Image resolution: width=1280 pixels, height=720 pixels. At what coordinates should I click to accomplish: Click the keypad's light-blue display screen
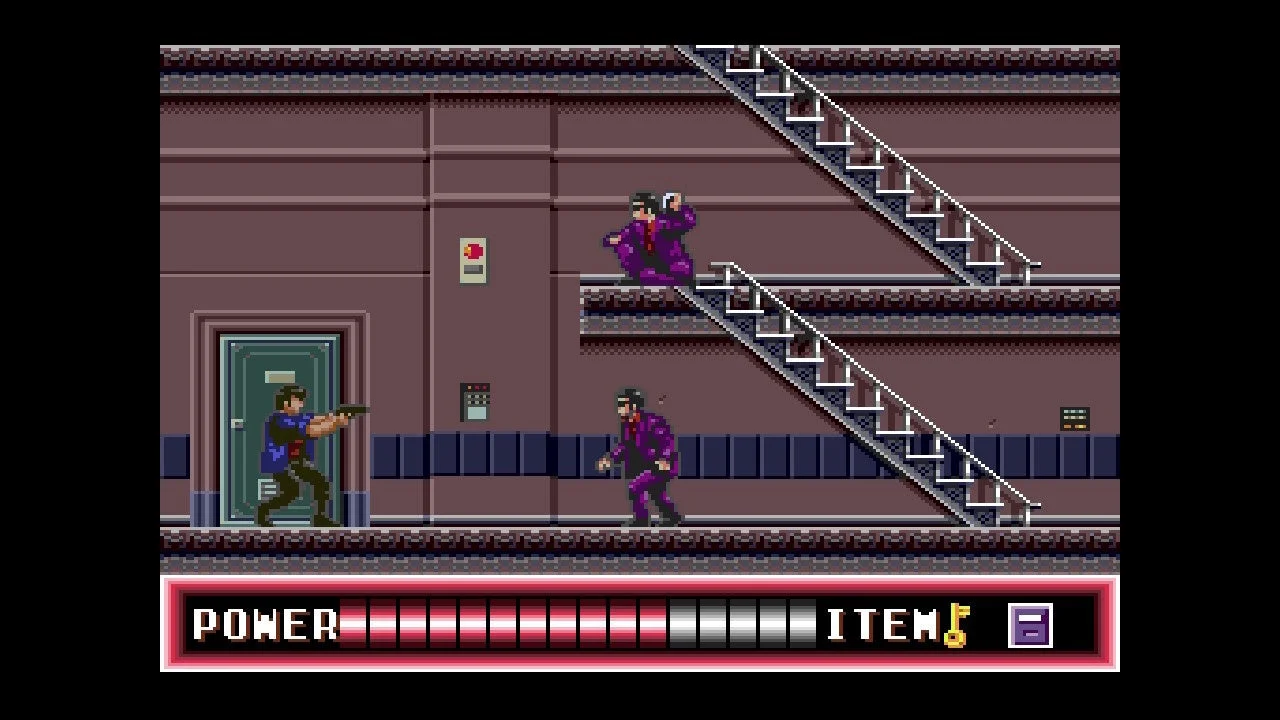pyautogui.click(x=477, y=412)
